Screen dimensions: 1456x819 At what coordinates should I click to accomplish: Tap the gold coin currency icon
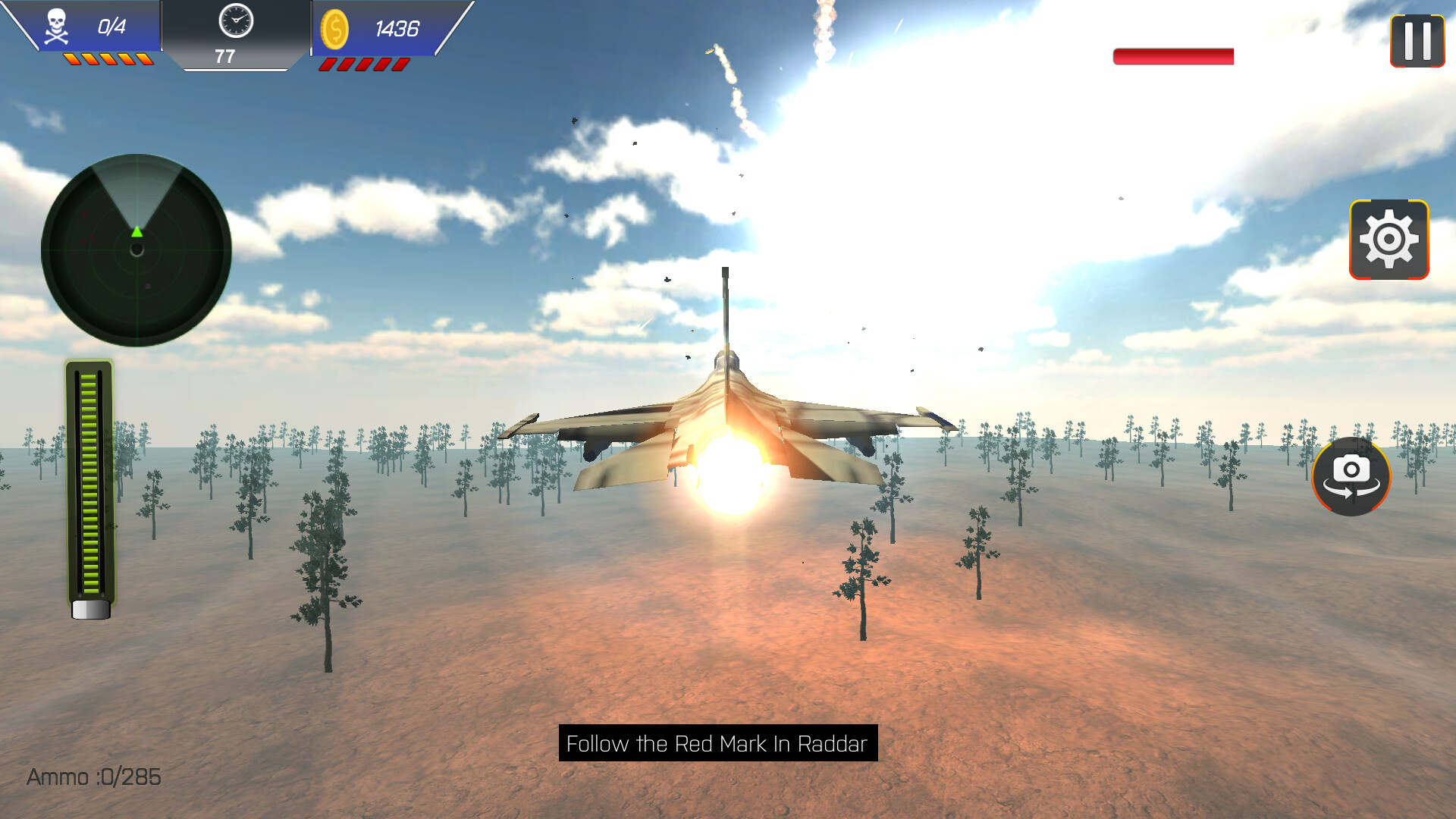335,30
